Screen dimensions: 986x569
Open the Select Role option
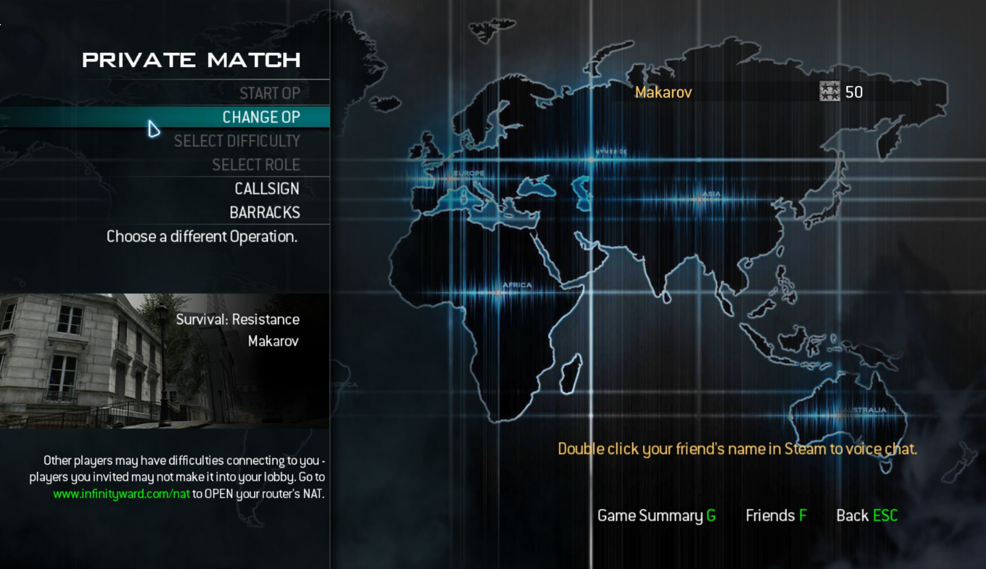tap(256, 165)
